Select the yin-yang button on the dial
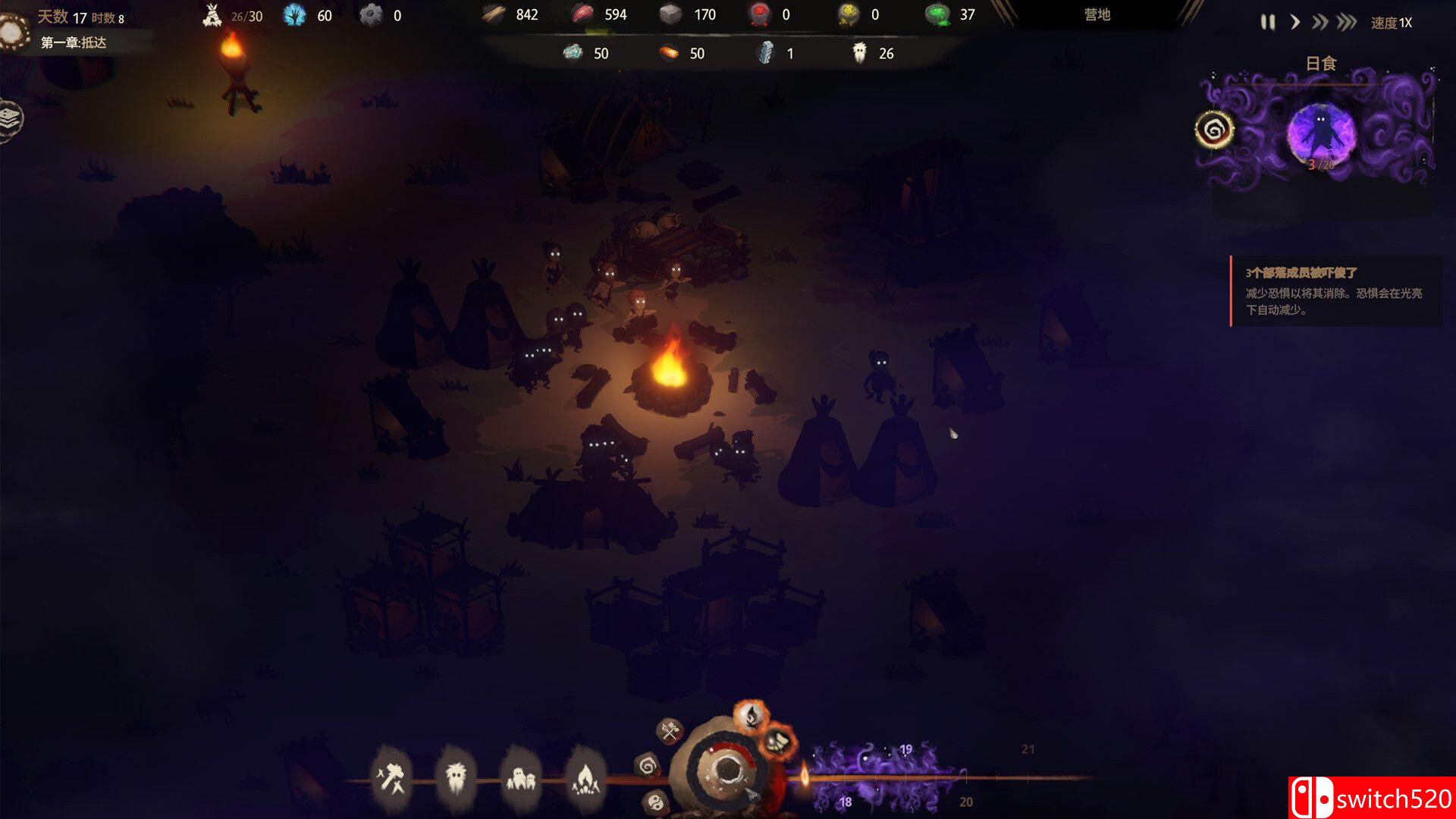 (656, 801)
